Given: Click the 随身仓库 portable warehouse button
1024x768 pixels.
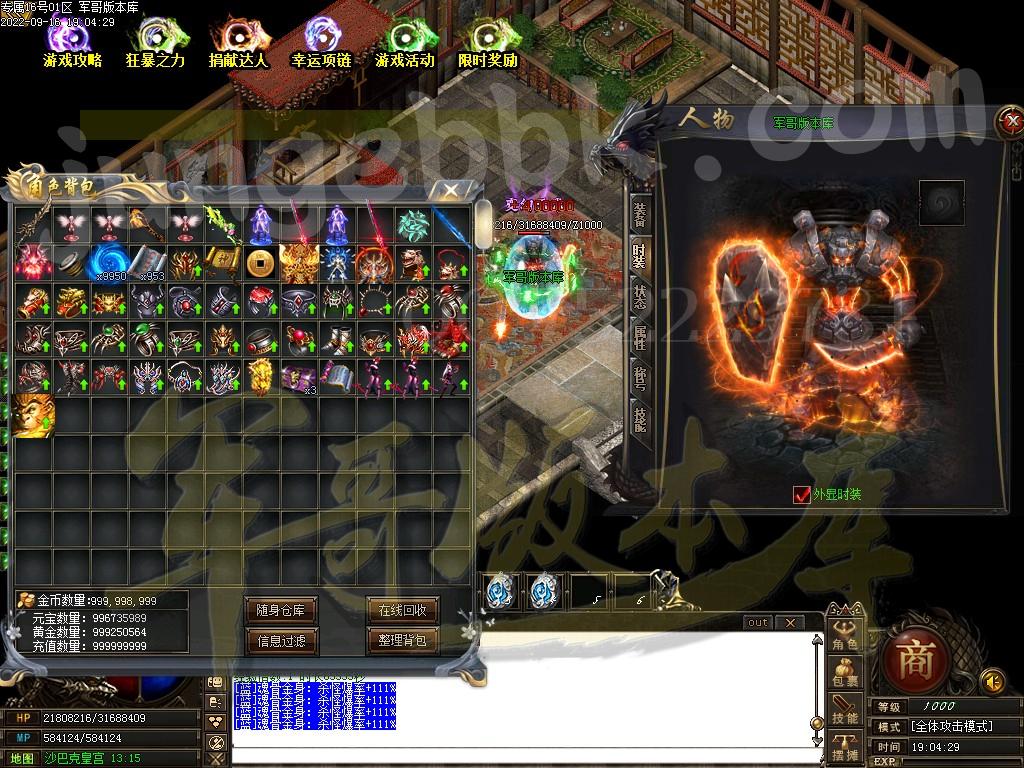Looking at the screenshot, I should click(x=281, y=610).
